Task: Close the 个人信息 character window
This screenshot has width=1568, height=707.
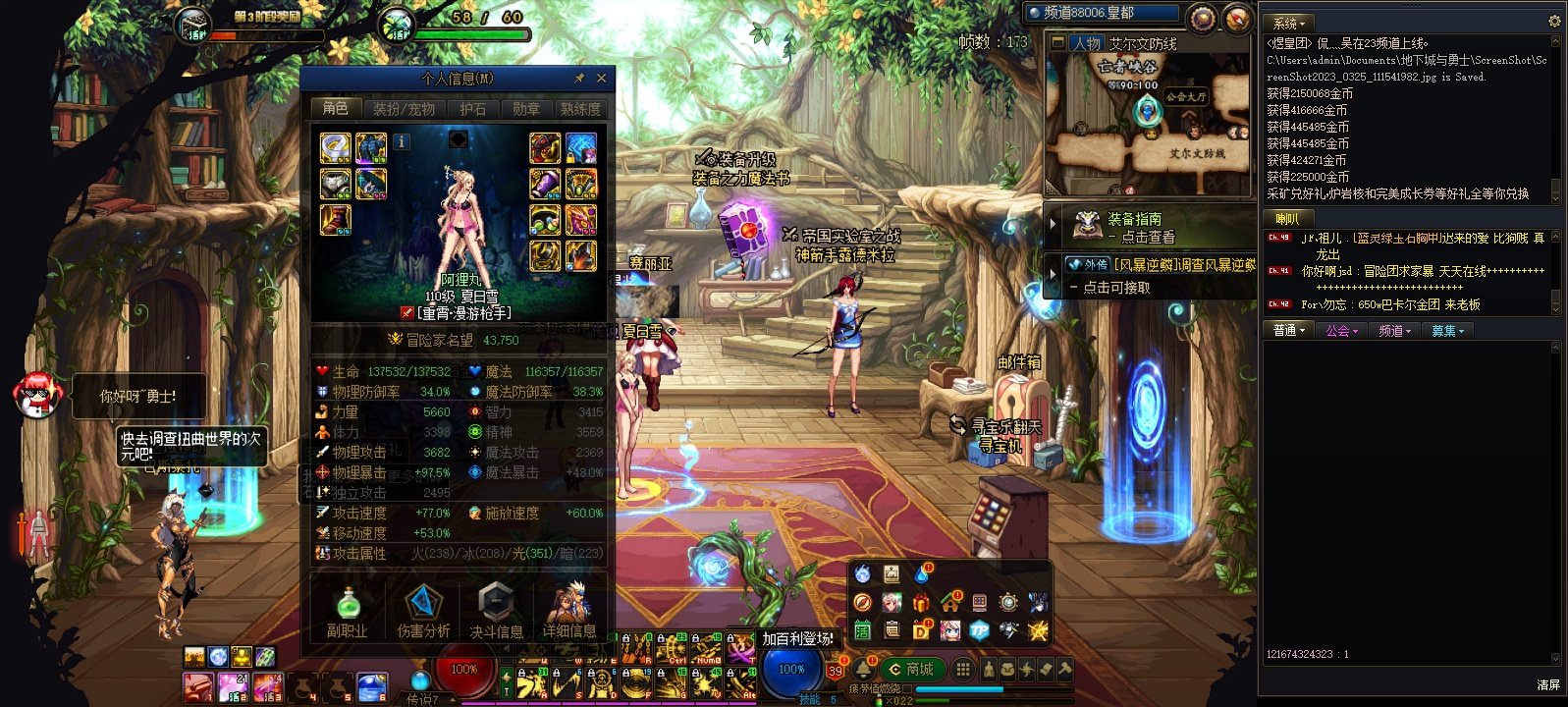Action: pos(601,78)
